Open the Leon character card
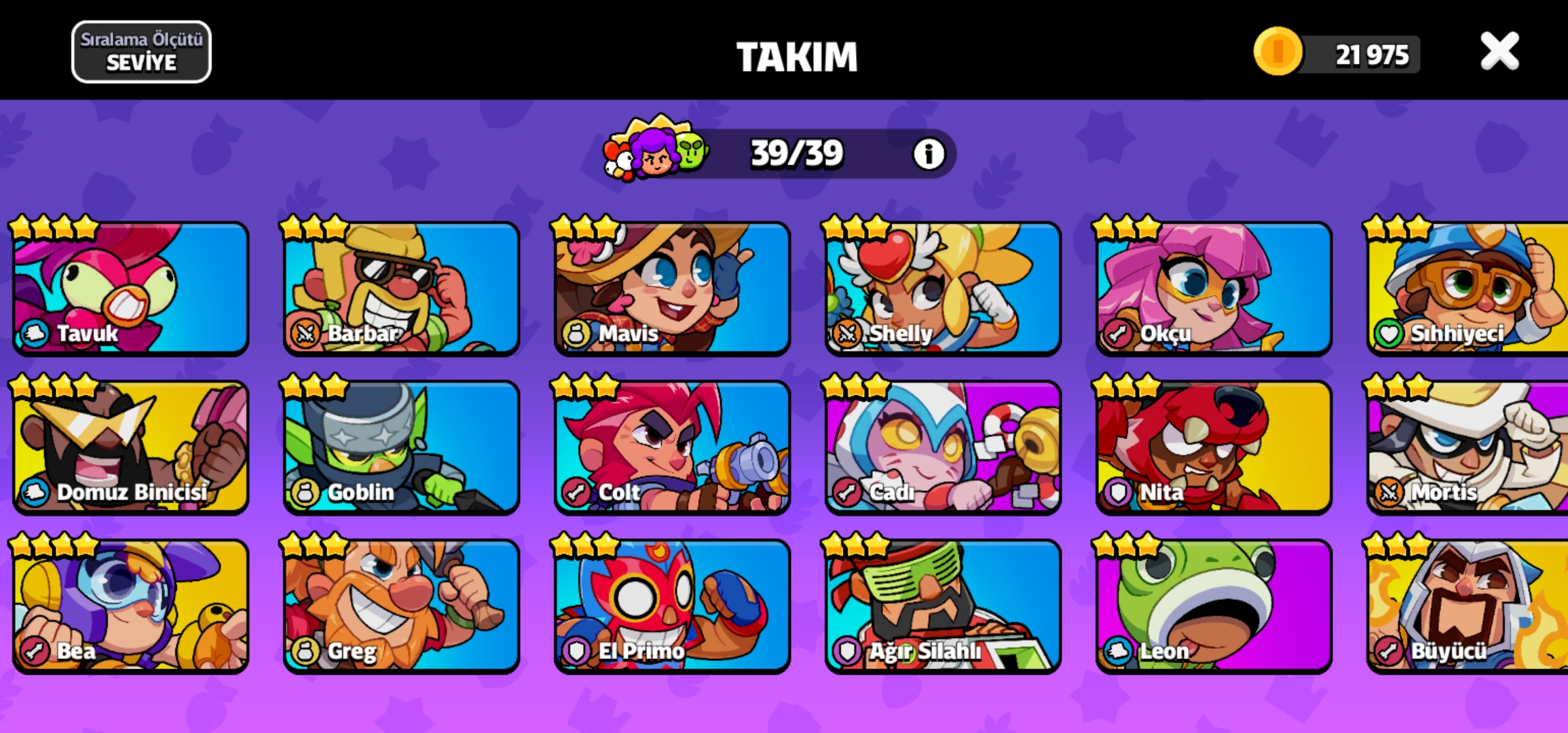The height and width of the screenshot is (733, 1568). tap(1214, 606)
